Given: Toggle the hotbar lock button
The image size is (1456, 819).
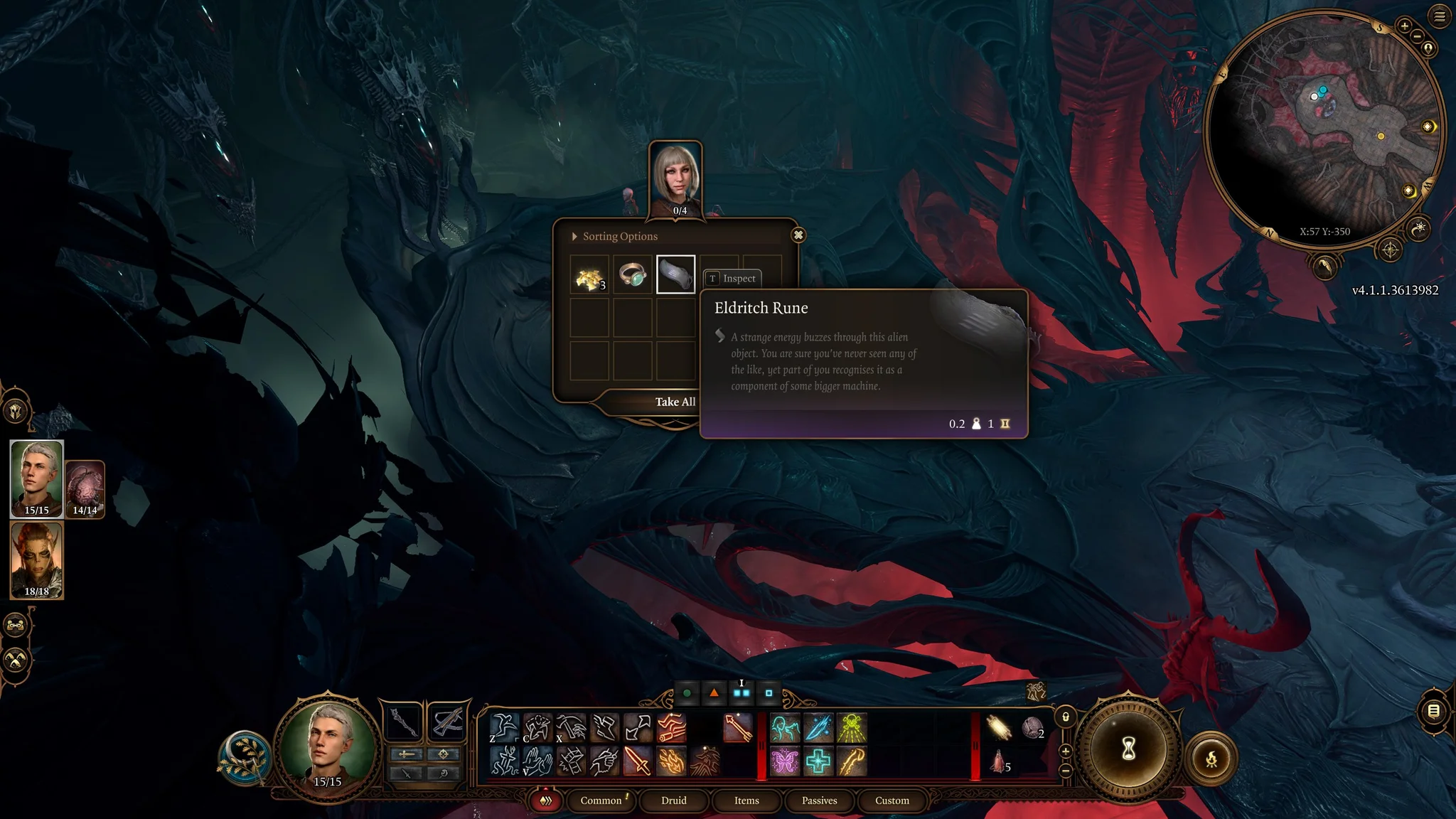Looking at the screenshot, I should (x=1065, y=717).
